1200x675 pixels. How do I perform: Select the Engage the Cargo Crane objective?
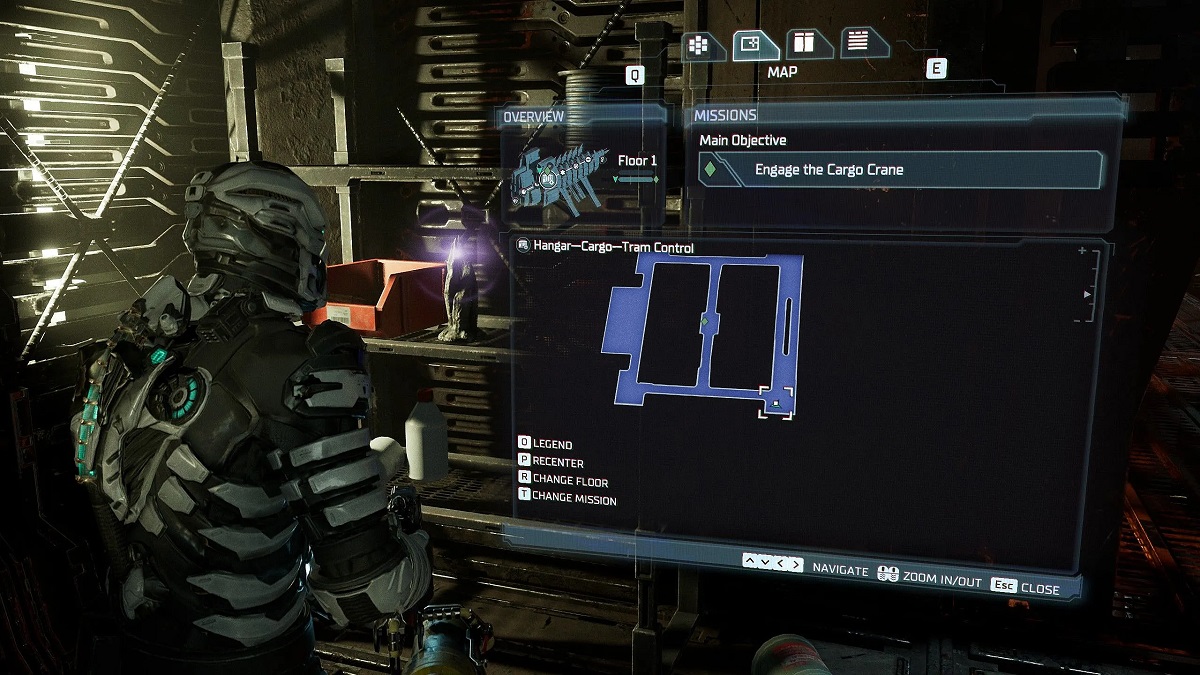click(x=900, y=170)
